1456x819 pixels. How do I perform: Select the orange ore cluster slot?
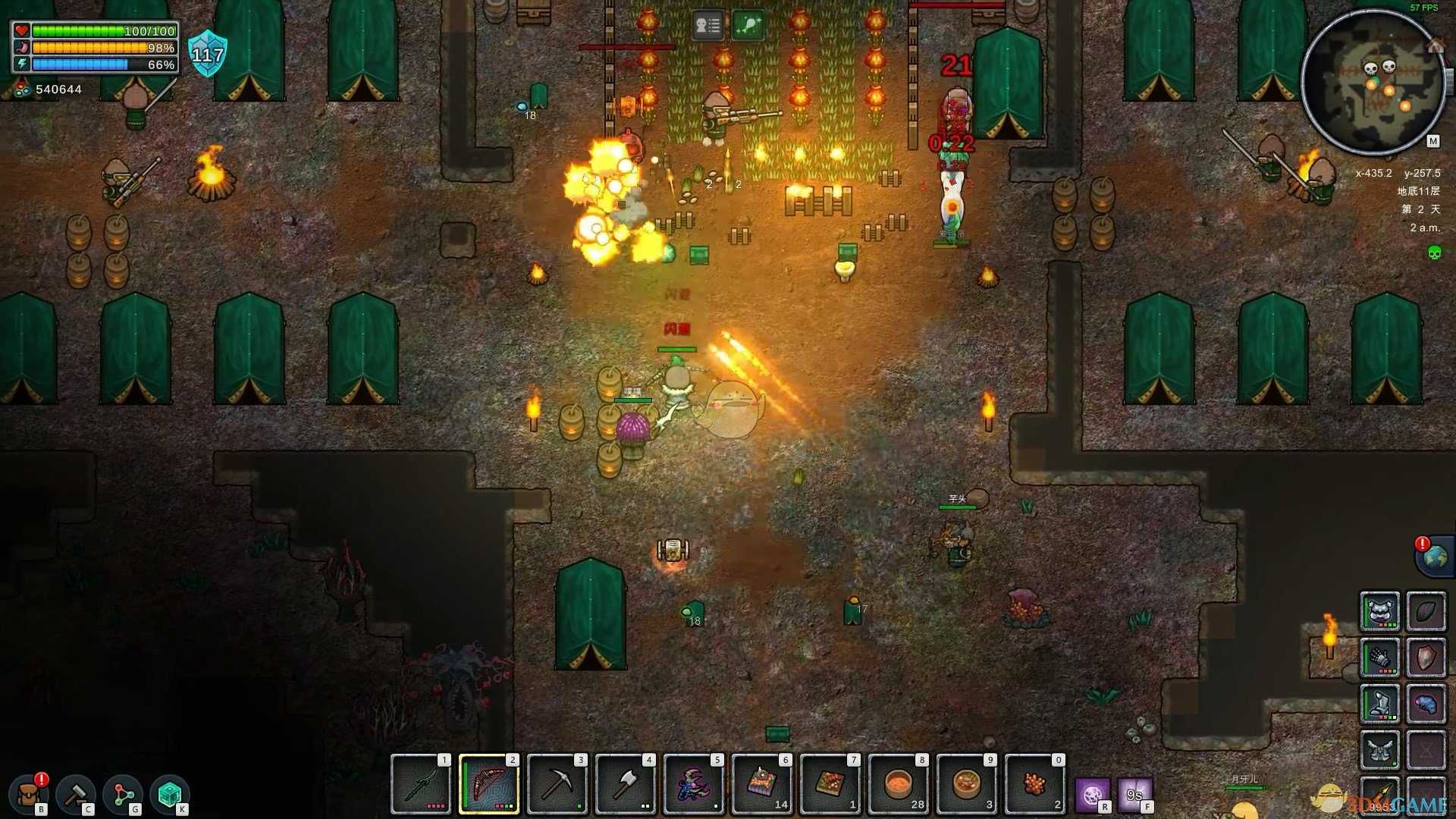tap(1035, 784)
